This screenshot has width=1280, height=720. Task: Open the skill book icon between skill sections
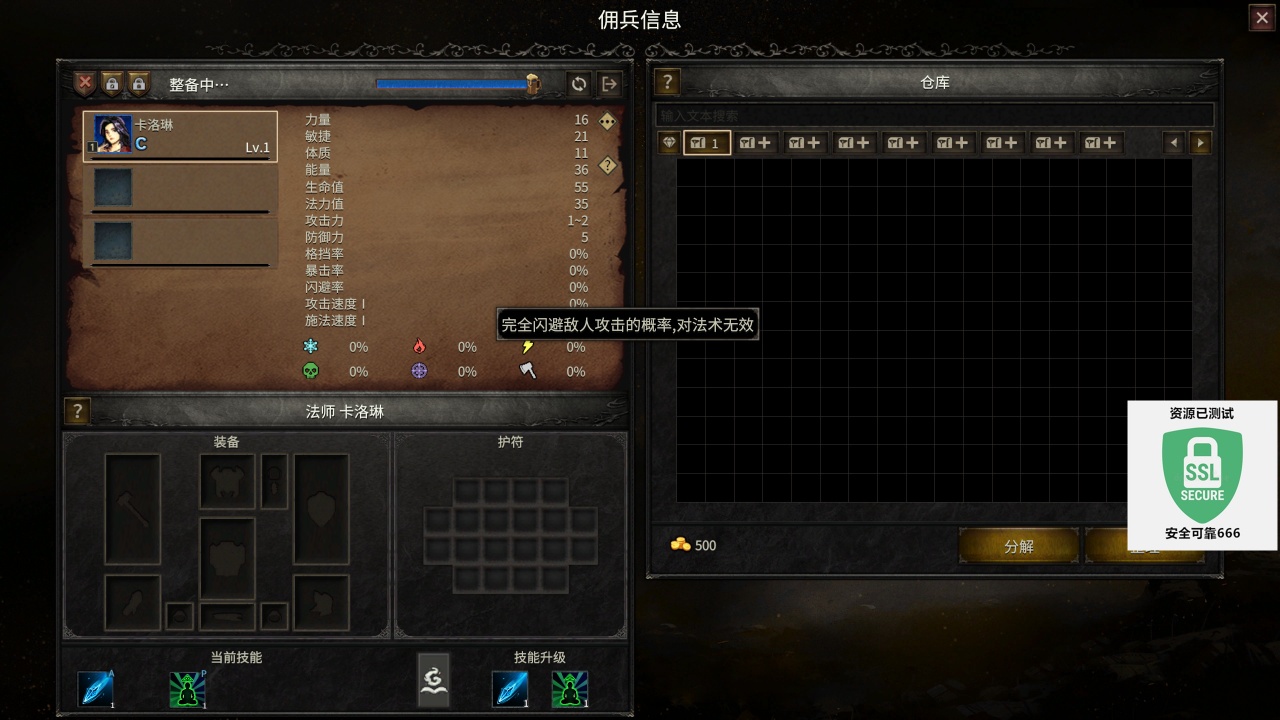pos(433,679)
